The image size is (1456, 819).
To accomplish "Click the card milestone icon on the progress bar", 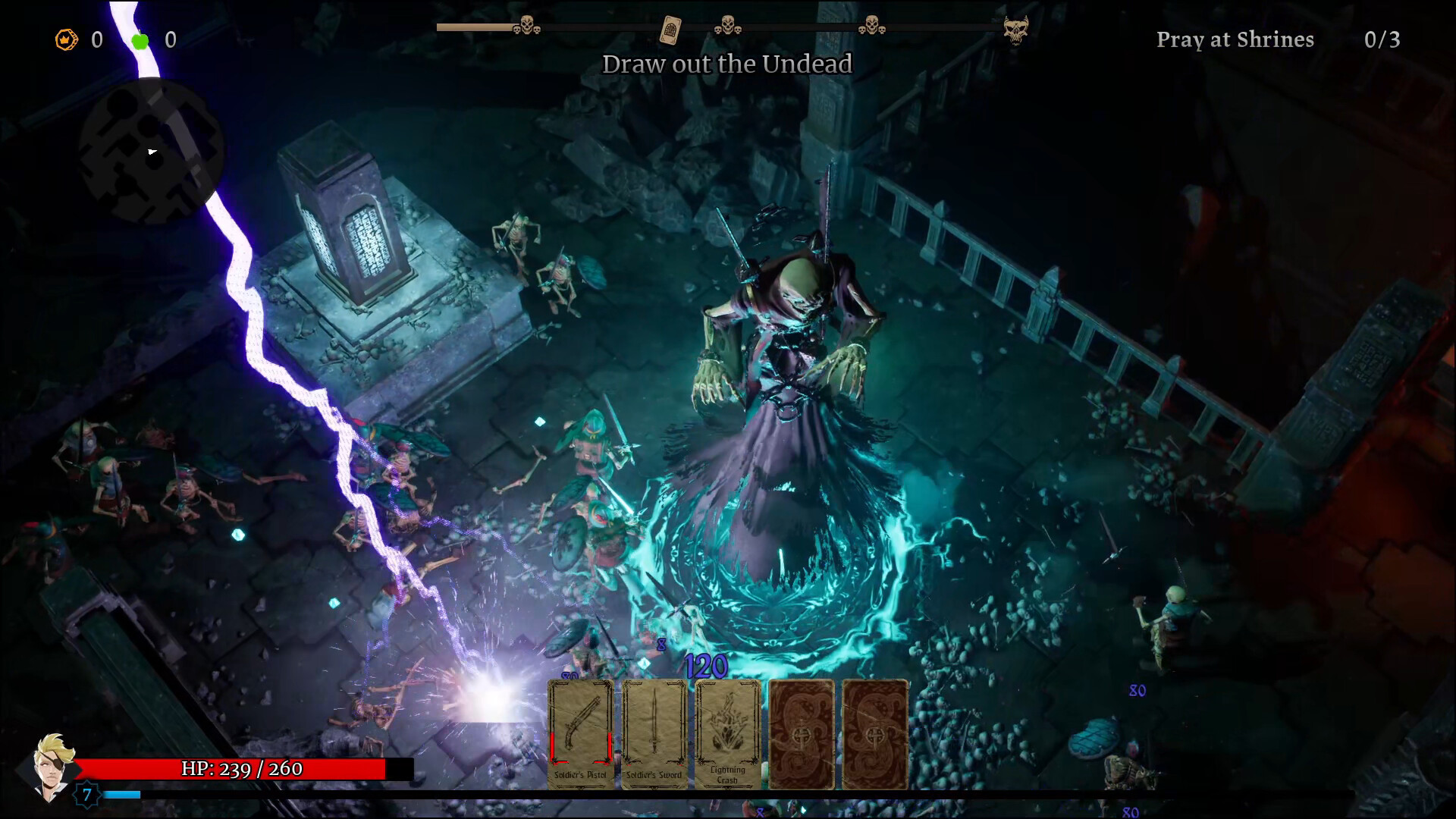I will point(670,30).
